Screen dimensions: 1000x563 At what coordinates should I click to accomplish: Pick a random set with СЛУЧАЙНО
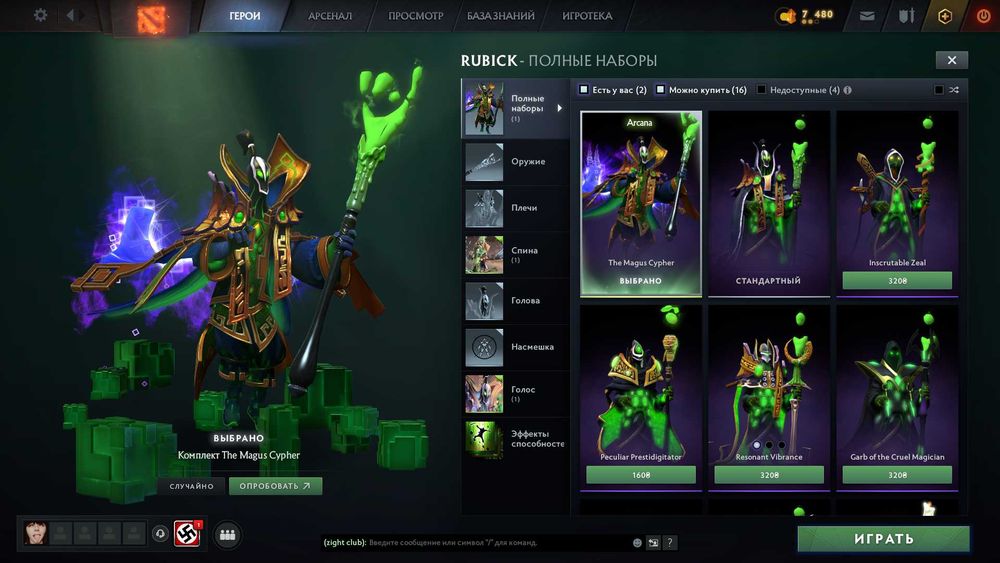coord(191,486)
